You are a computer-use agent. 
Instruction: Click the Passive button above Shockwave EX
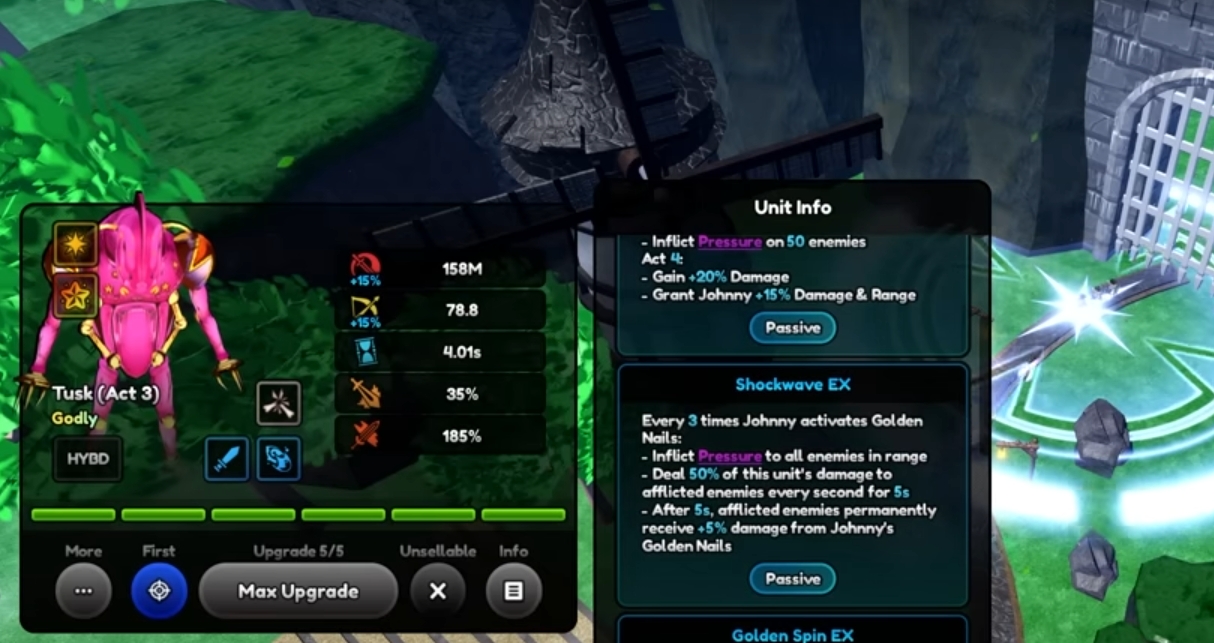pyautogui.click(x=793, y=328)
